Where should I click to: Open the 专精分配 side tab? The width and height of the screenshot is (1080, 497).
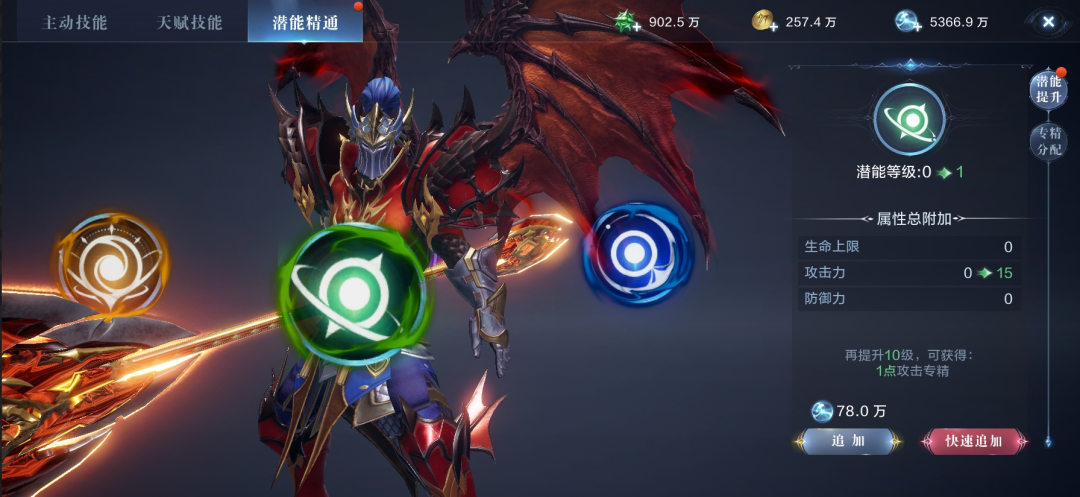click(1048, 142)
